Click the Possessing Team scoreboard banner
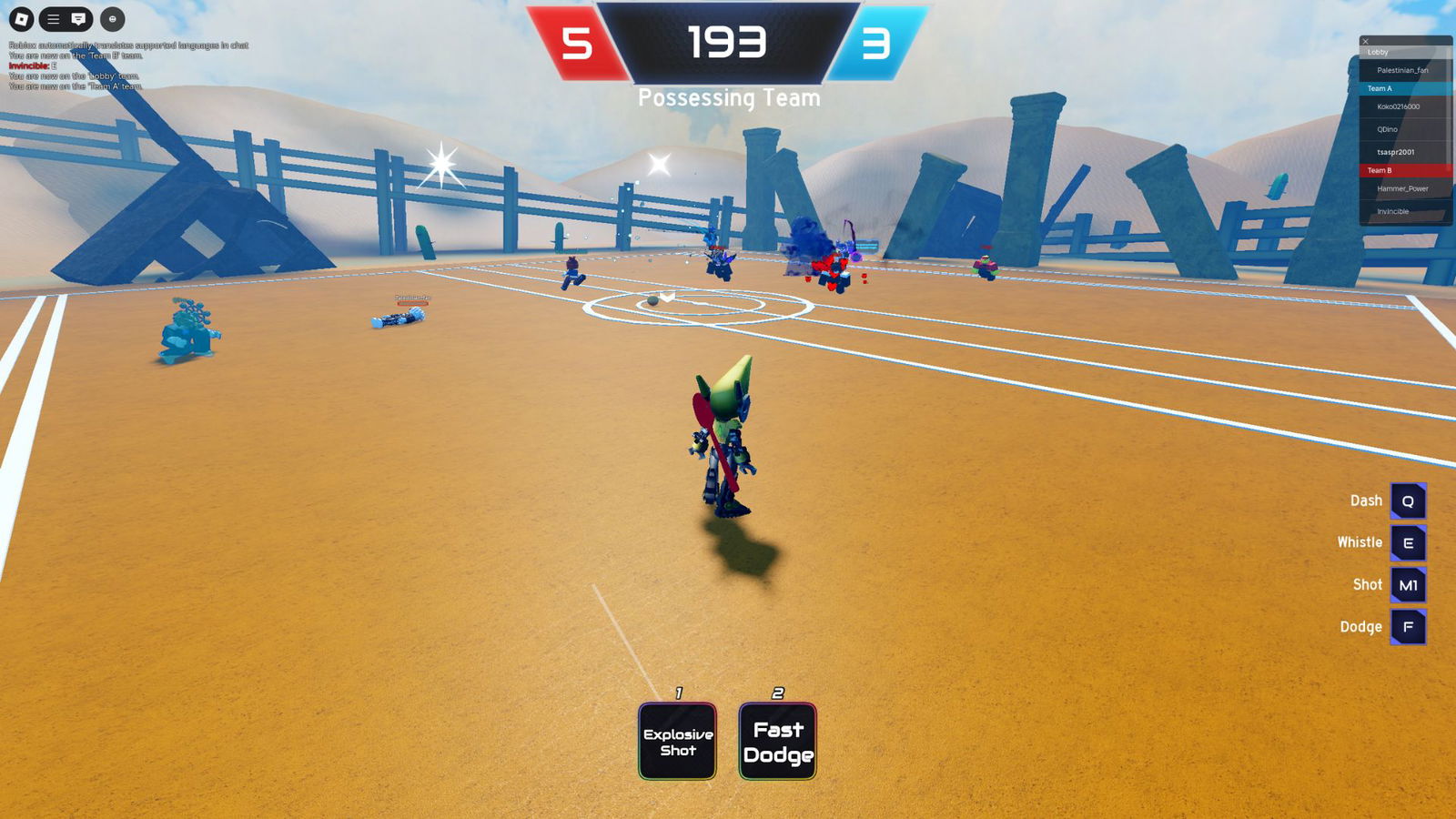The width and height of the screenshot is (1456, 819). [728, 97]
